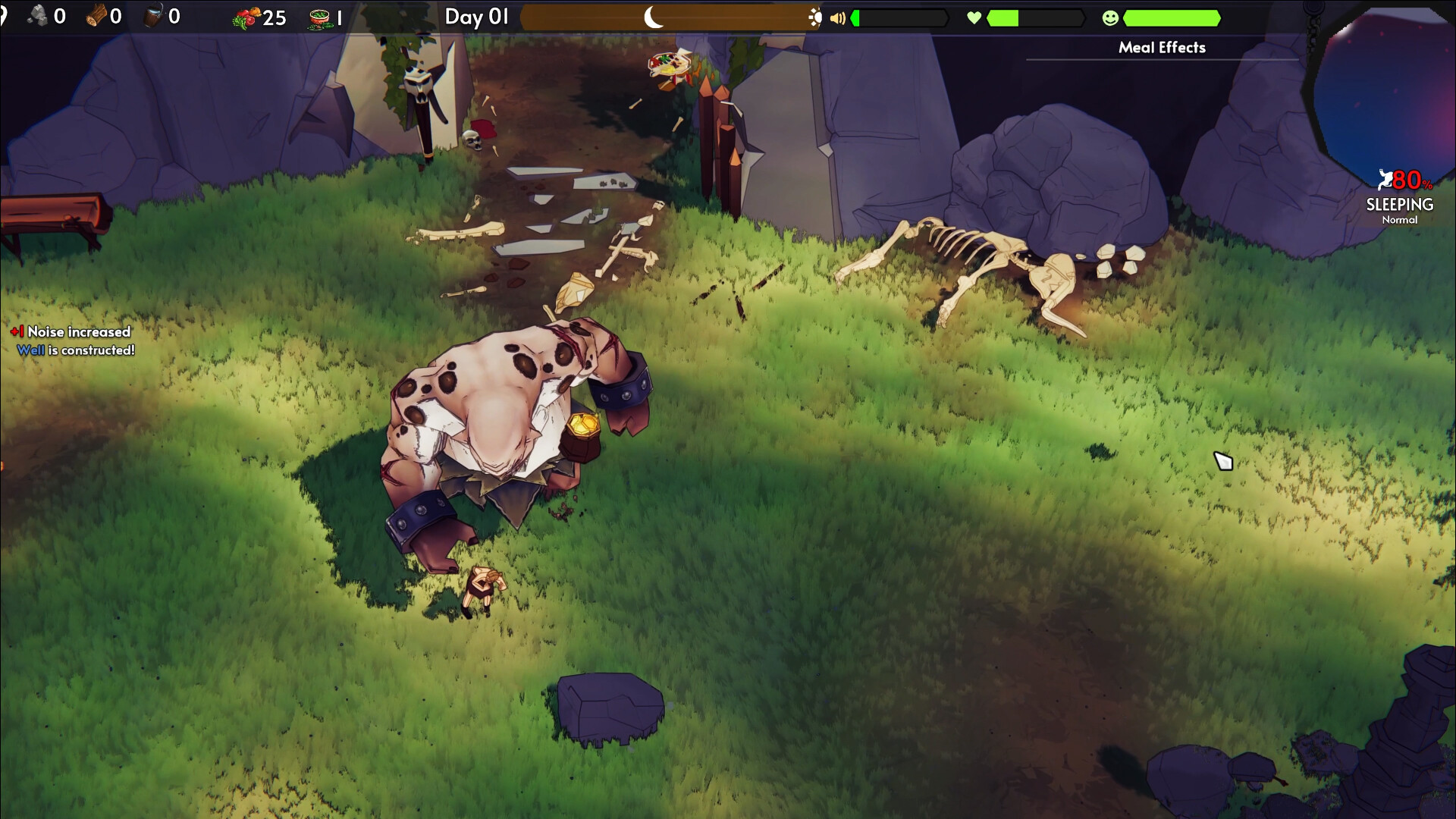Click the noise speaker icon
The image size is (1456, 819).
click(839, 17)
